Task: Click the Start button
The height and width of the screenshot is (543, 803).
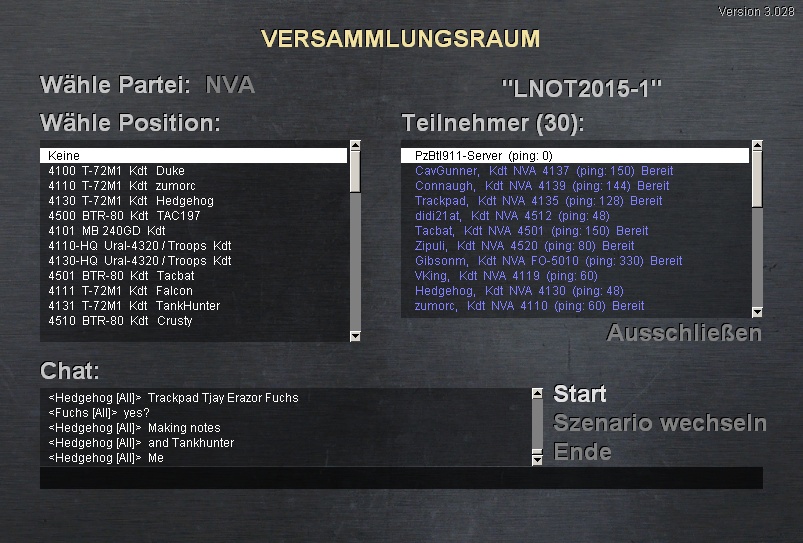Action: (x=580, y=394)
